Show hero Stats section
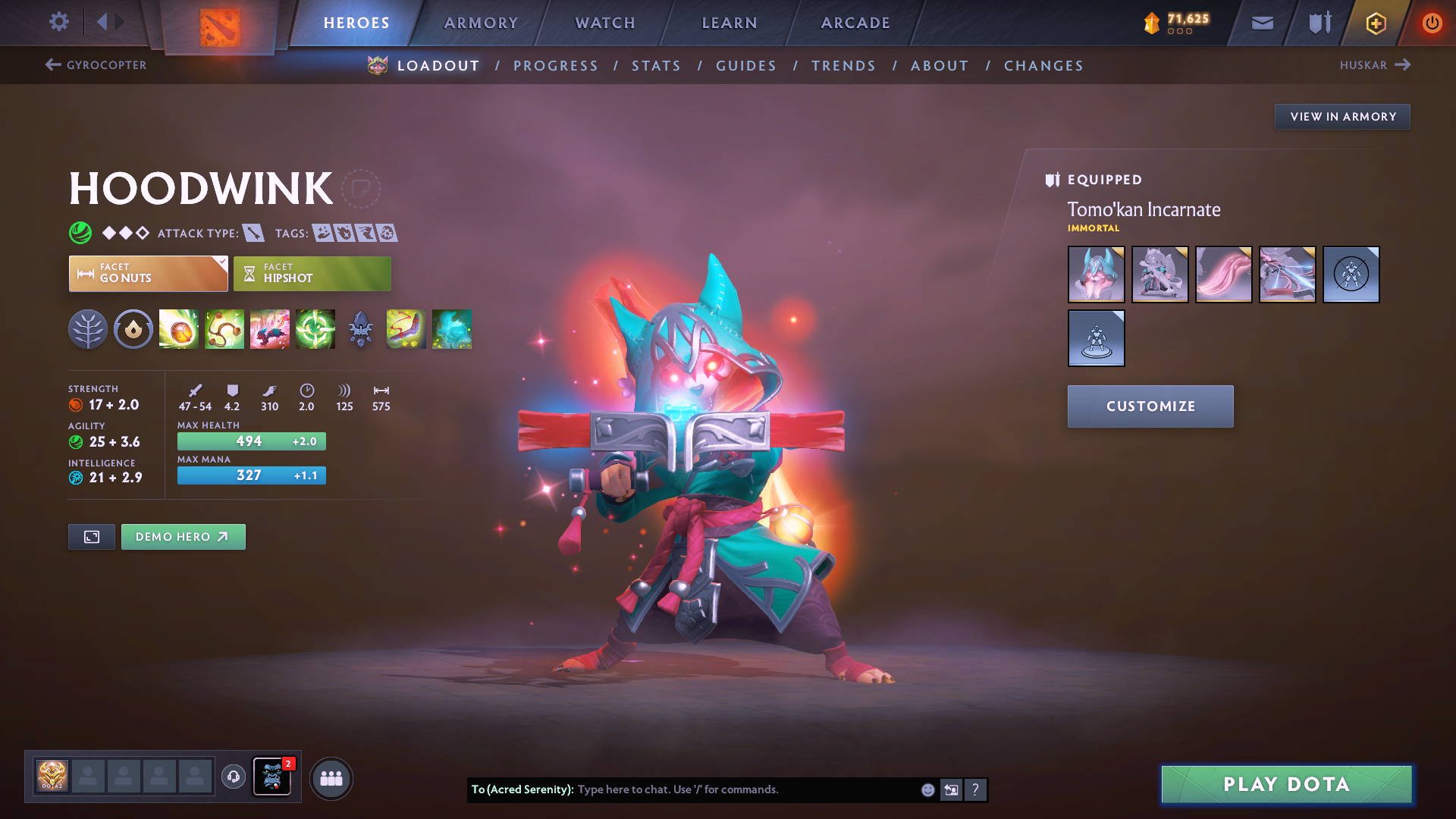The height and width of the screenshot is (819, 1456). [x=656, y=66]
